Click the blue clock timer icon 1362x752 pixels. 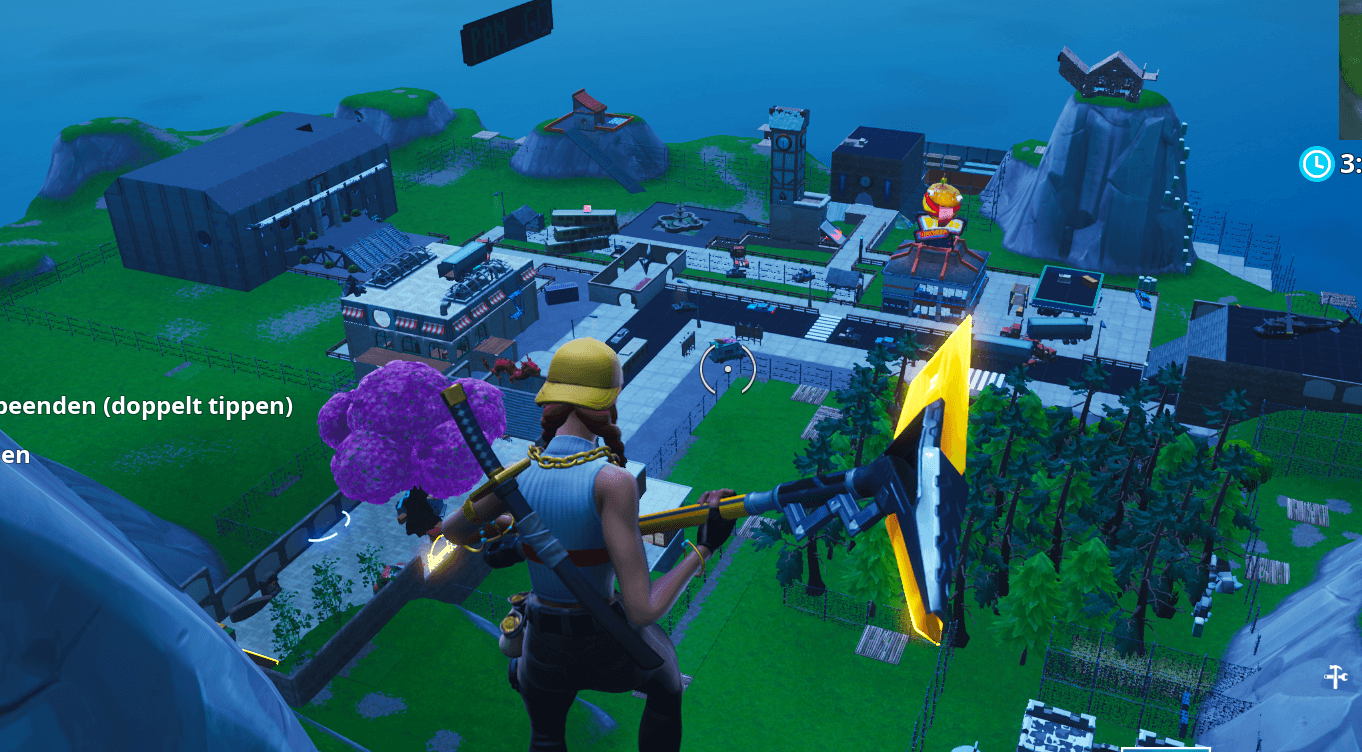[x=1316, y=163]
